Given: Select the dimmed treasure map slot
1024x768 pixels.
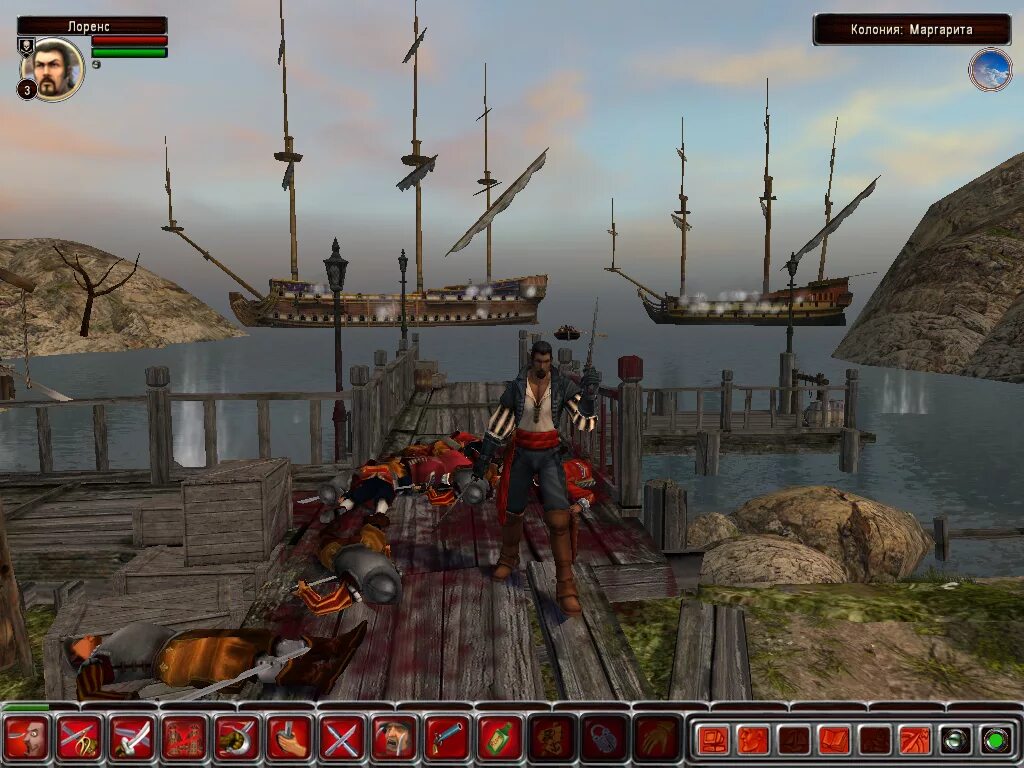Looking at the screenshot, I should coord(552,739).
